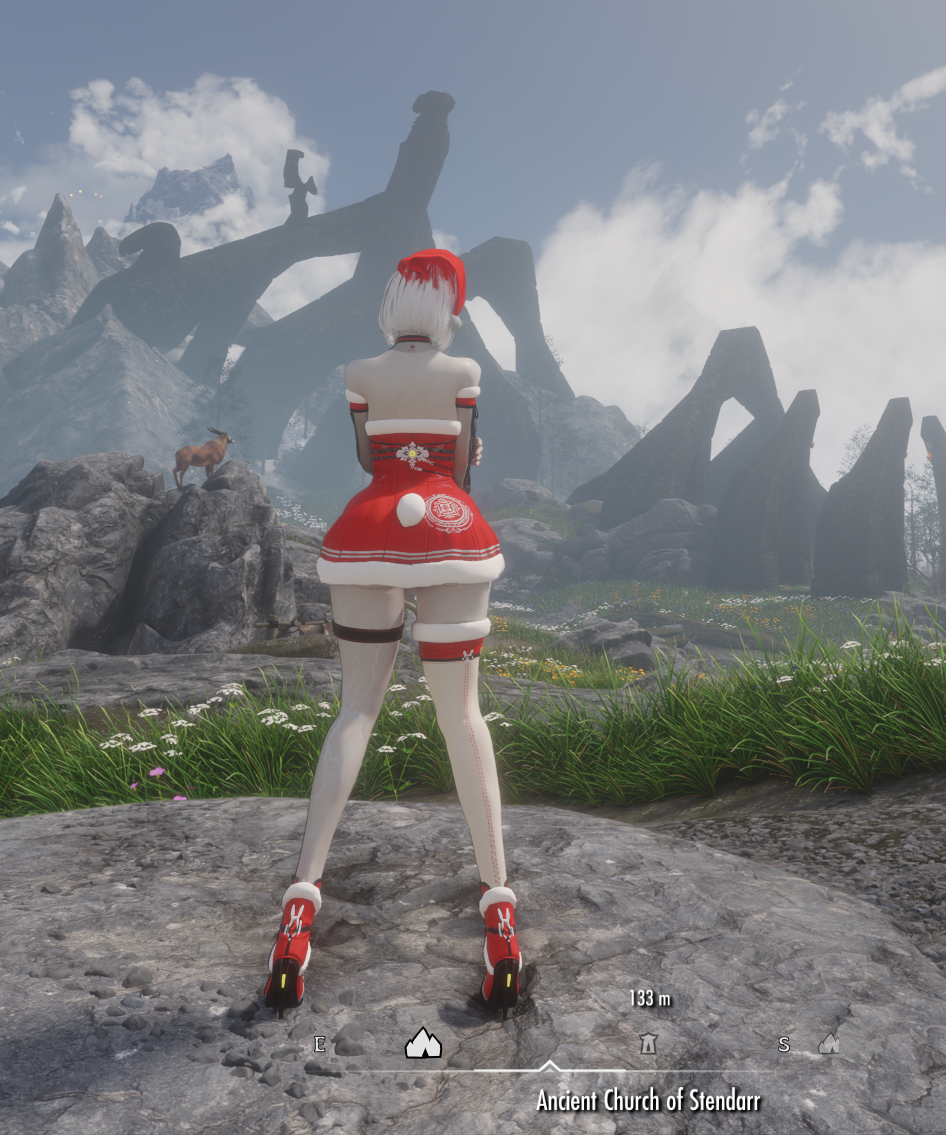The image size is (946, 1135).
Task: Select the tower marker on the compass
Action: pyautogui.click(x=648, y=1044)
